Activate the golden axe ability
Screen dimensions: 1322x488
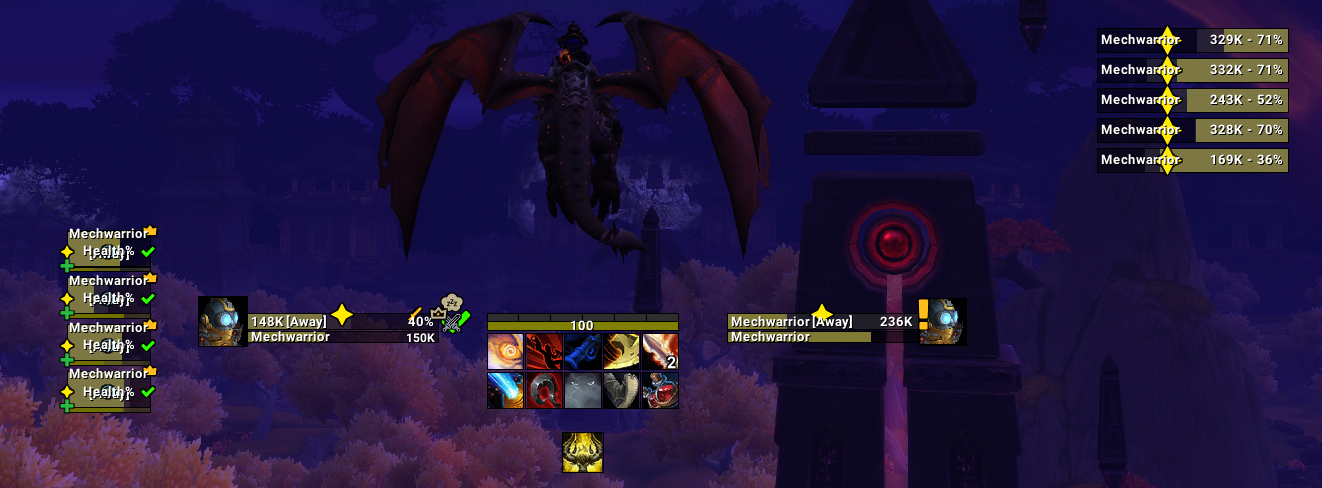point(621,352)
